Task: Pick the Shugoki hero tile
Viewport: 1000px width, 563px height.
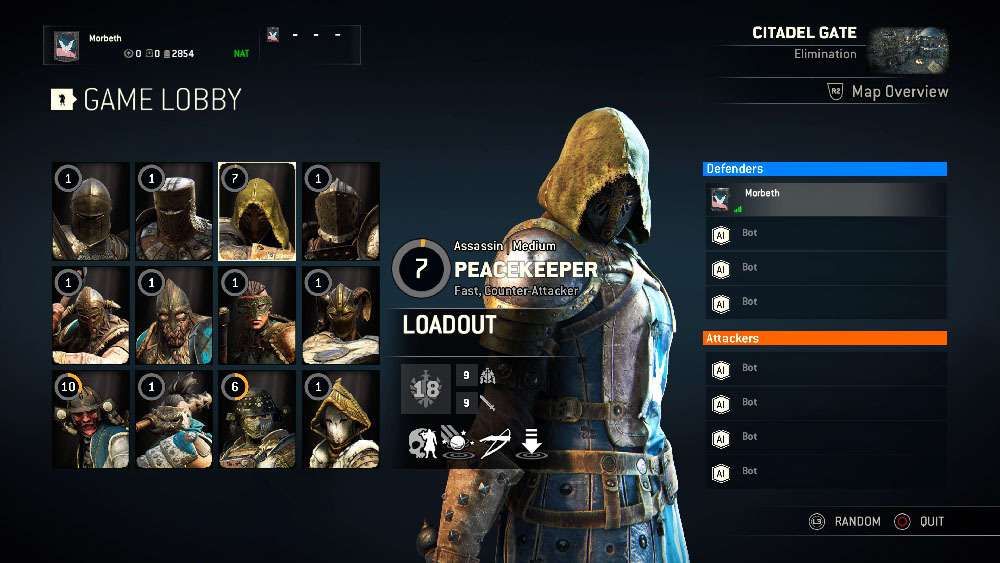Action: (x=174, y=418)
